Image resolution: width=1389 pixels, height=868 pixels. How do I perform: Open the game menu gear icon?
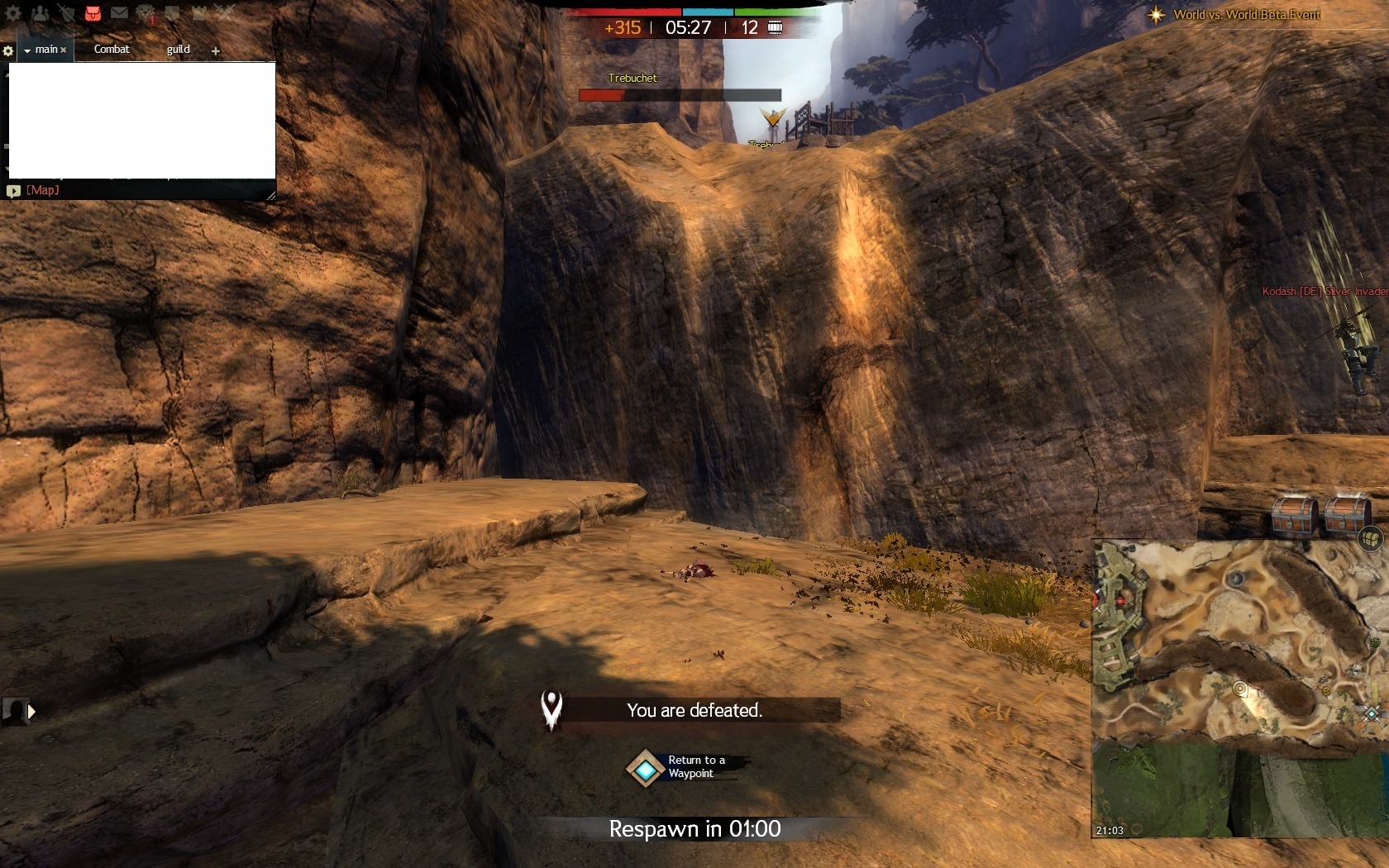13,13
